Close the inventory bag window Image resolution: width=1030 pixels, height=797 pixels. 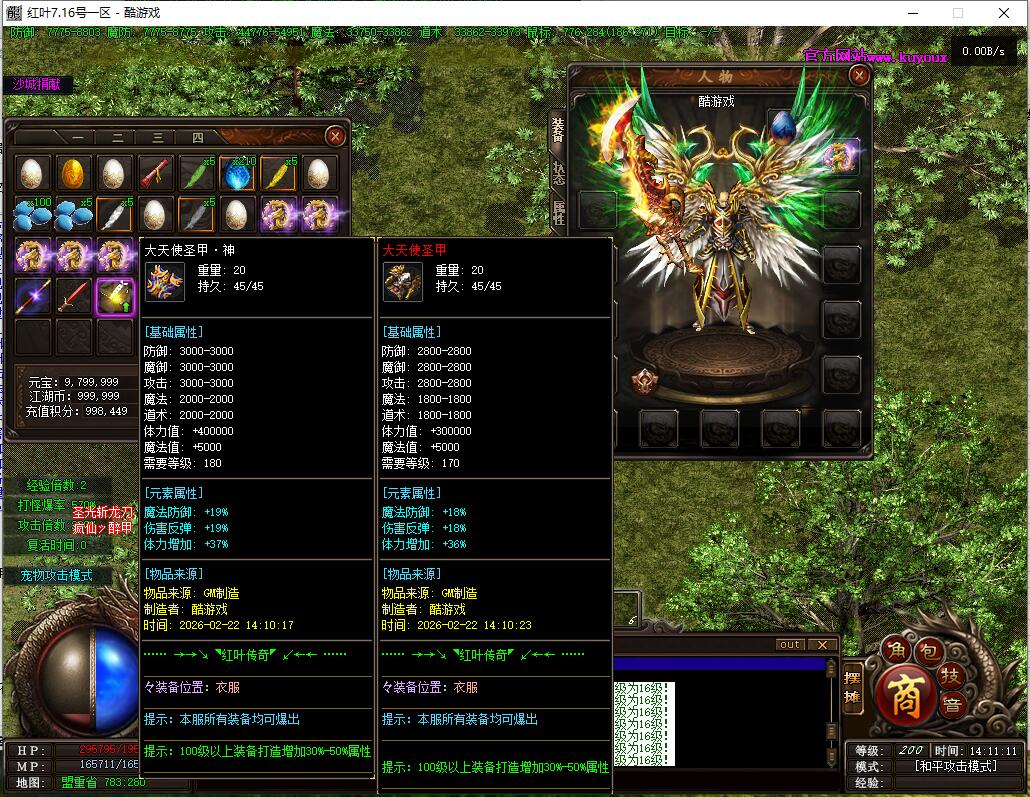[x=336, y=136]
